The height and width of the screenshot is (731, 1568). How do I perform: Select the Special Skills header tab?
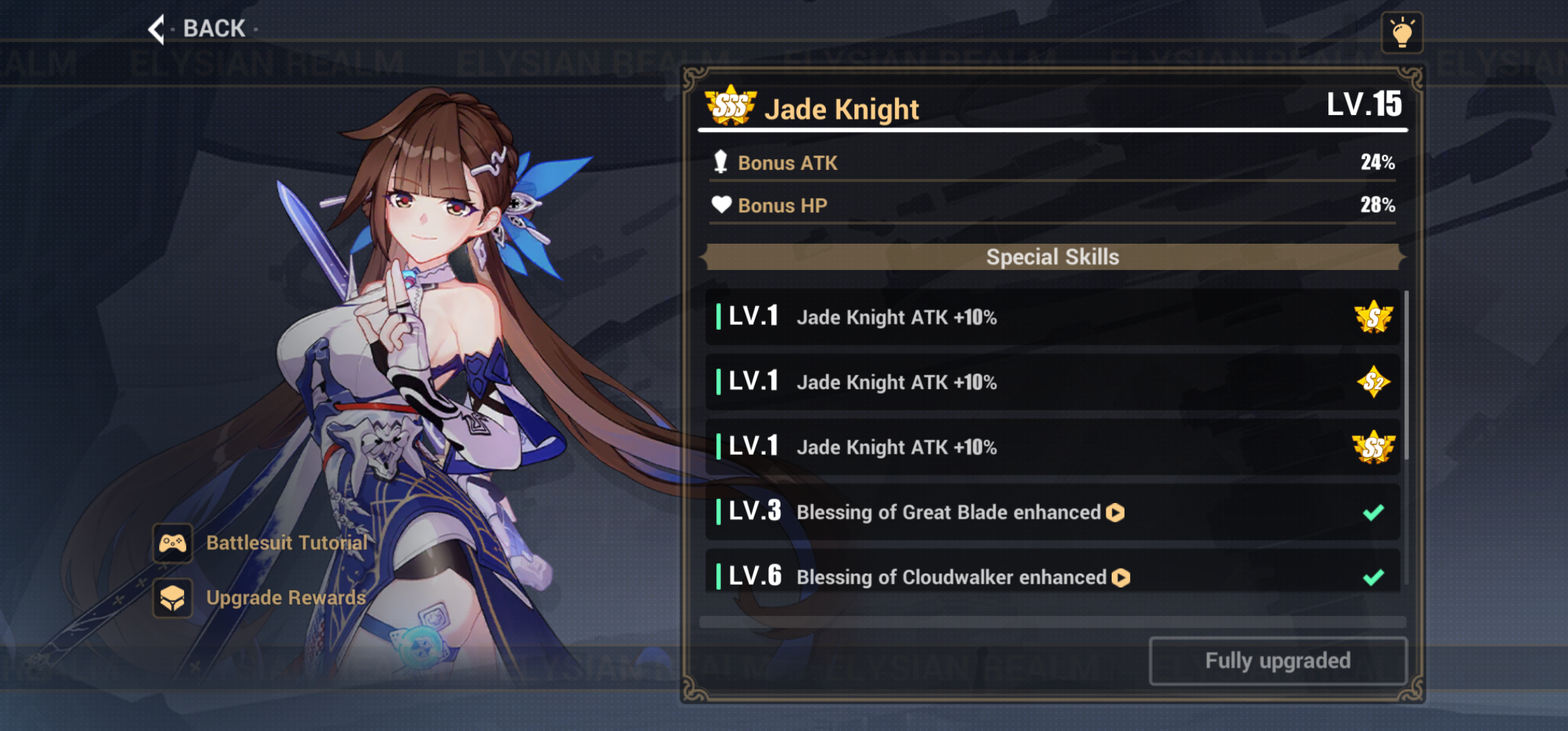pyautogui.click(x=1051, y=257)
